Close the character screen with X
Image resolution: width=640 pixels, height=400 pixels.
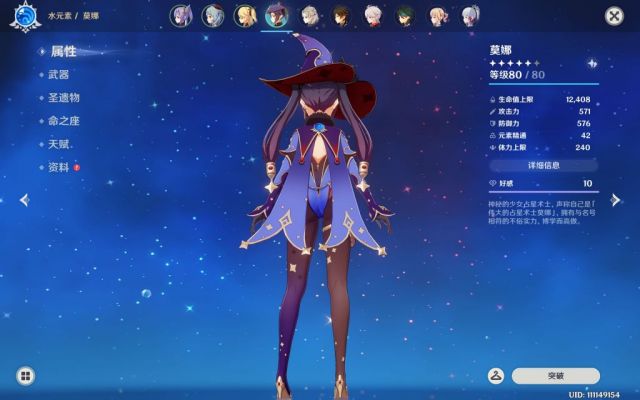[x=613, y=16]
